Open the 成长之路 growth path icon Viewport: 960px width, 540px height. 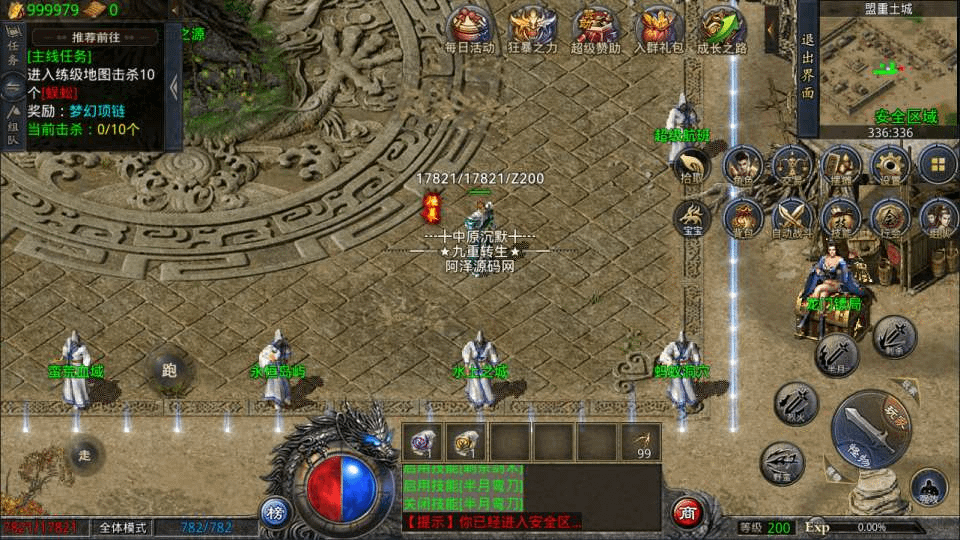click(x=723, y=28)
